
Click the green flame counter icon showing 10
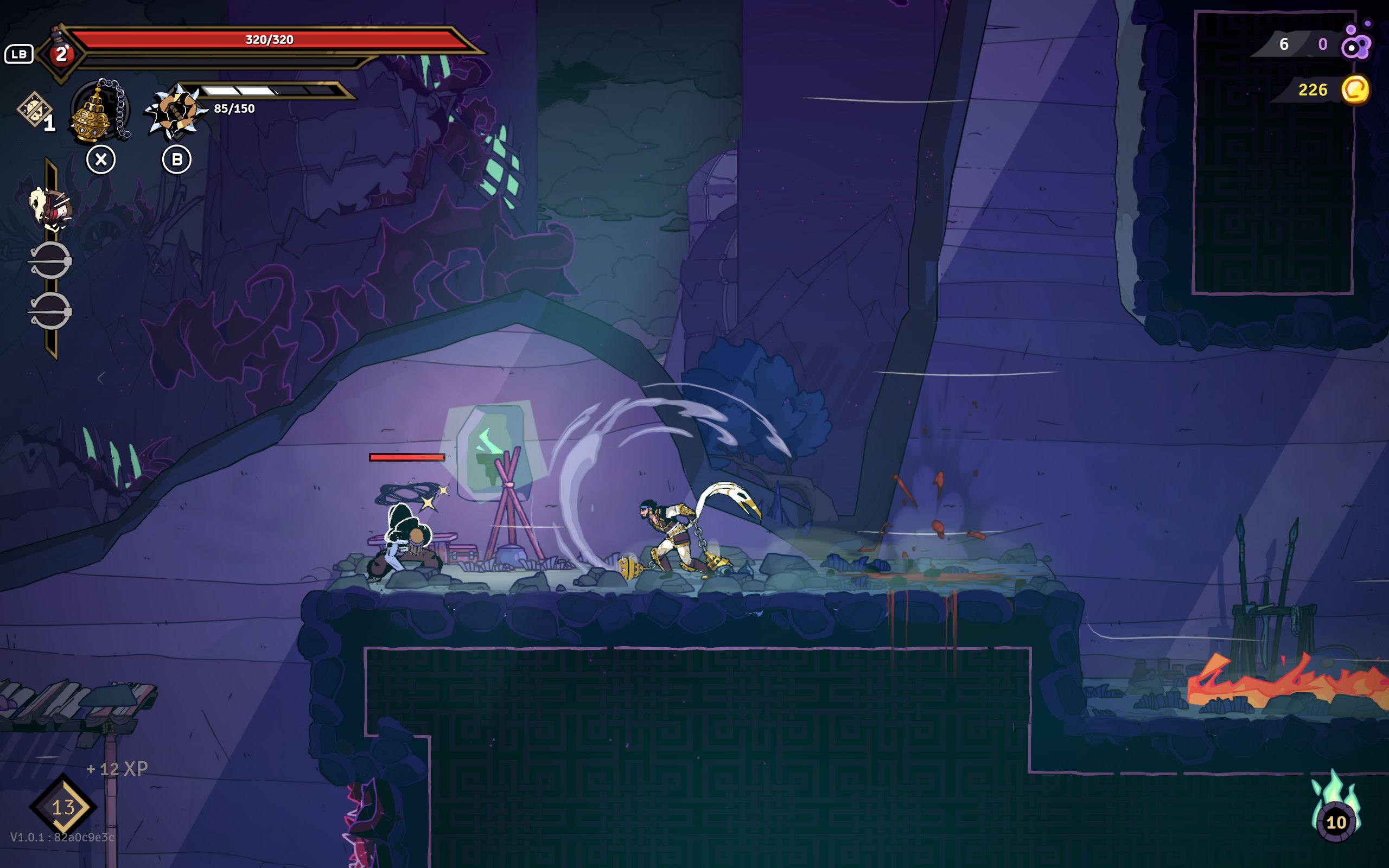1337,822
